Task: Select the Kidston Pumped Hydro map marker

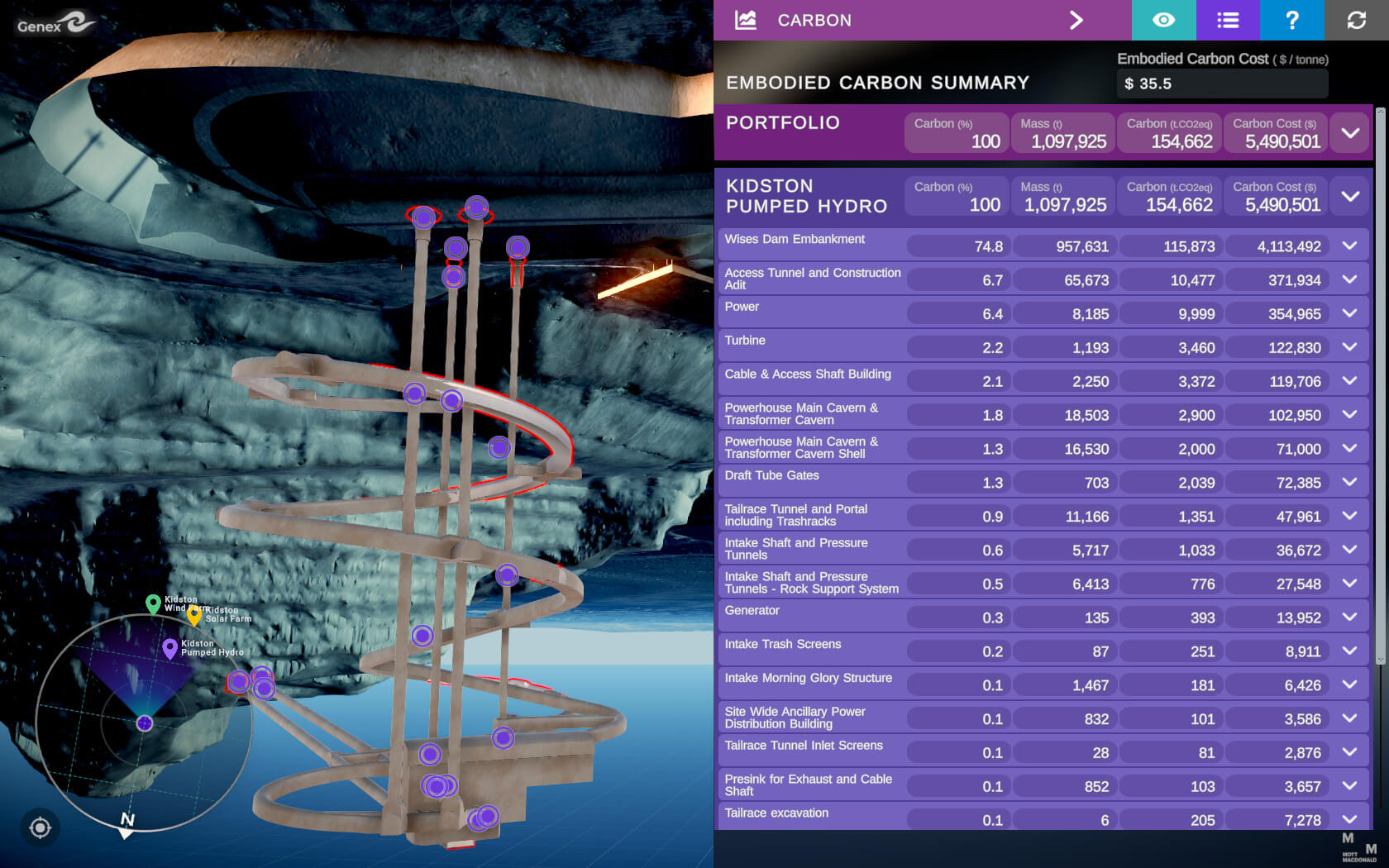Action: point(170,648)
